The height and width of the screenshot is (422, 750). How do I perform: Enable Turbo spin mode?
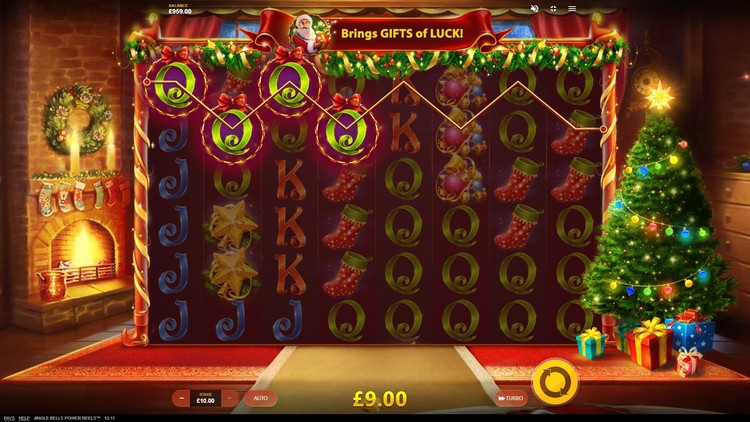510,398
